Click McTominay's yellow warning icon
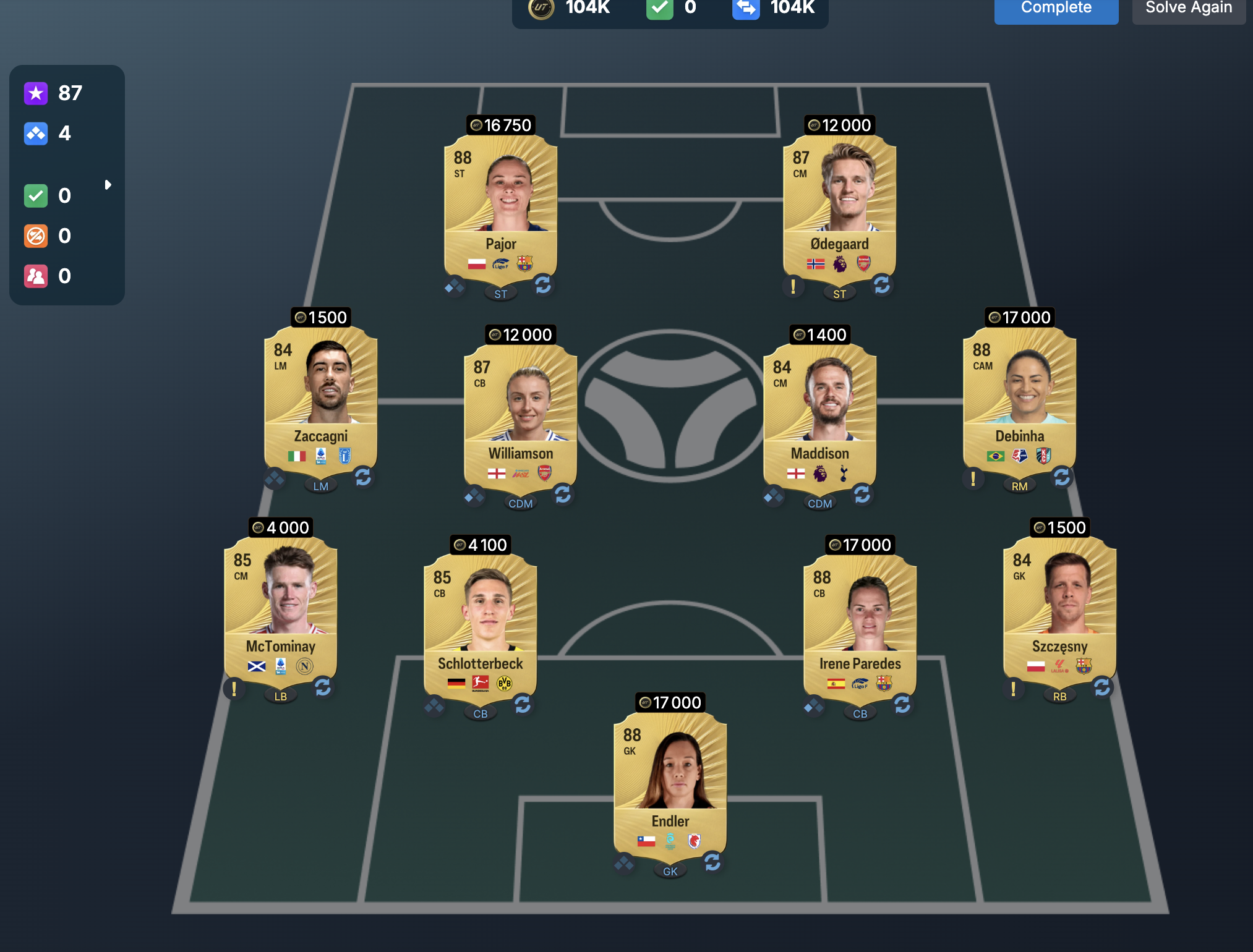The width and height of the screenshot is (1253, 952). click(234, 688)
